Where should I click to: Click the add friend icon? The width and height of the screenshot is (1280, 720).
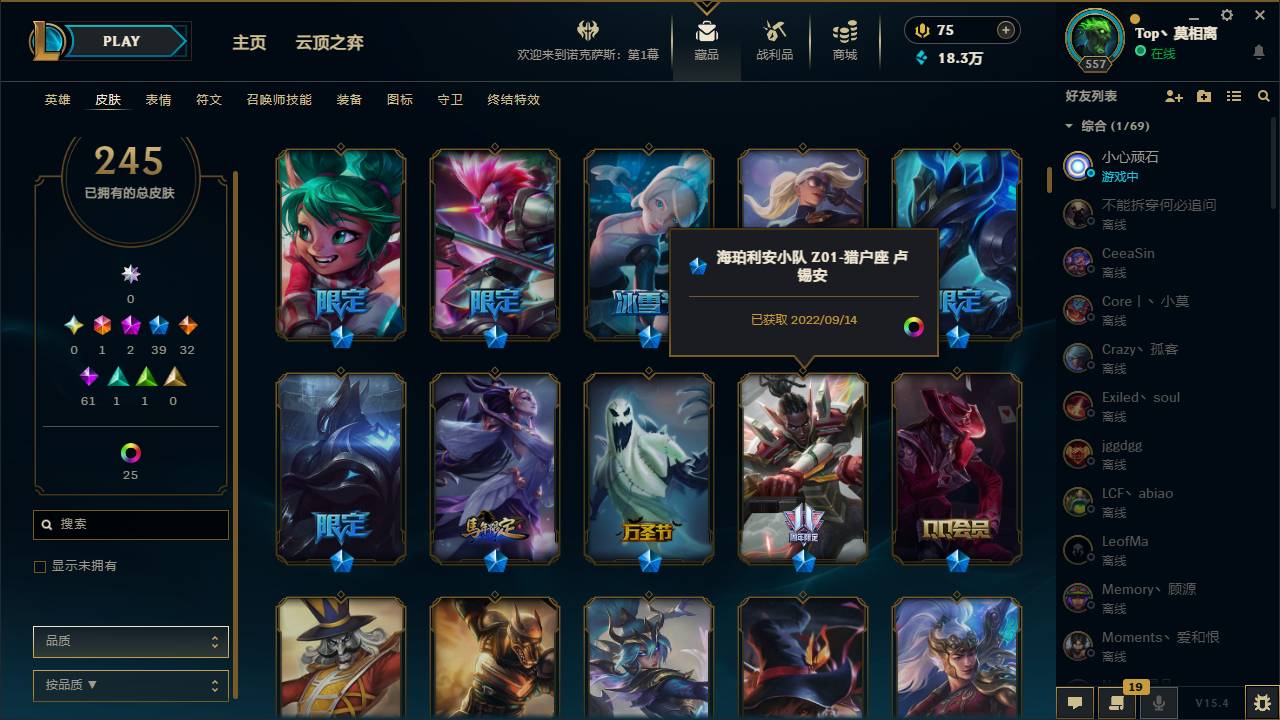(x=1173, y=96)
